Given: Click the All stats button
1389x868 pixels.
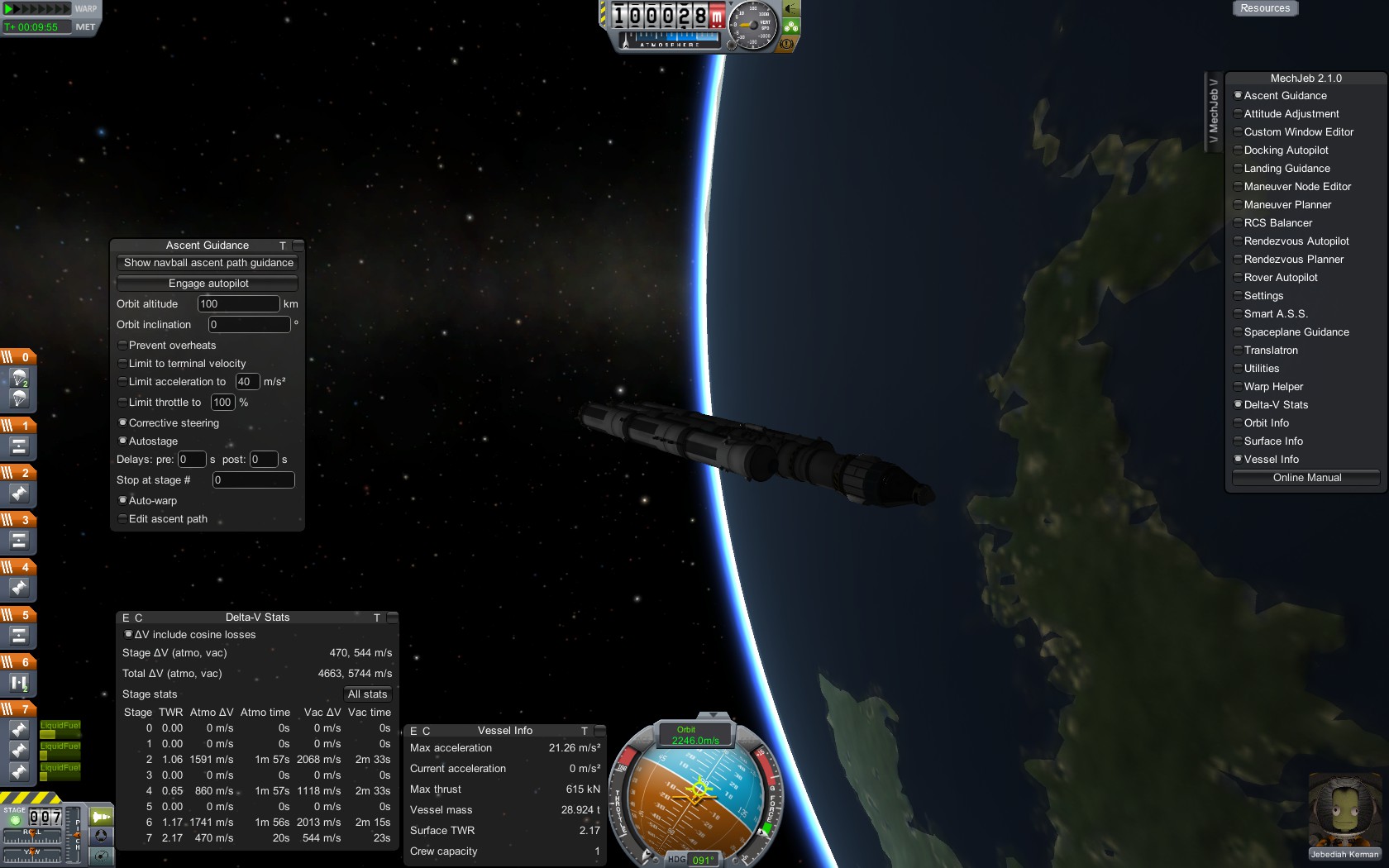Looking at the screenshot, I should click(x=367, y=694).
